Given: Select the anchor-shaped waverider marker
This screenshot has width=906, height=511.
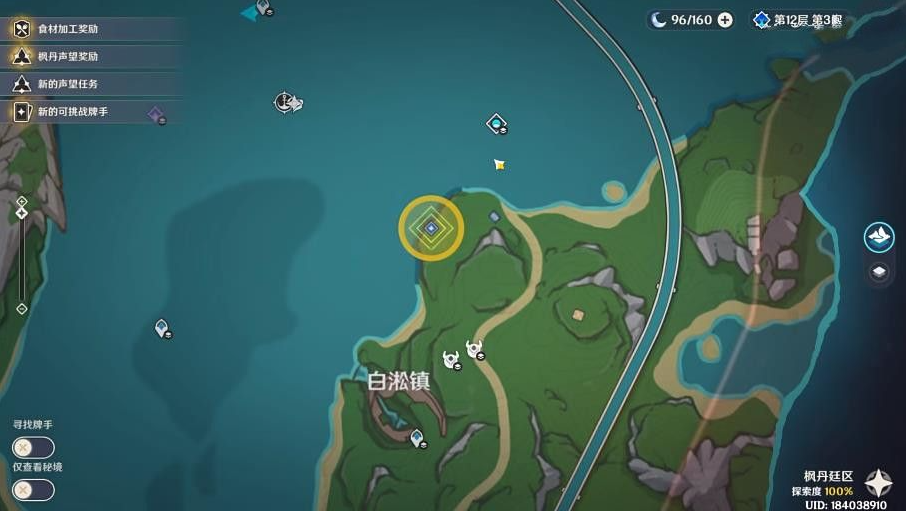Looking at the screenshot, I should (285, 102).
